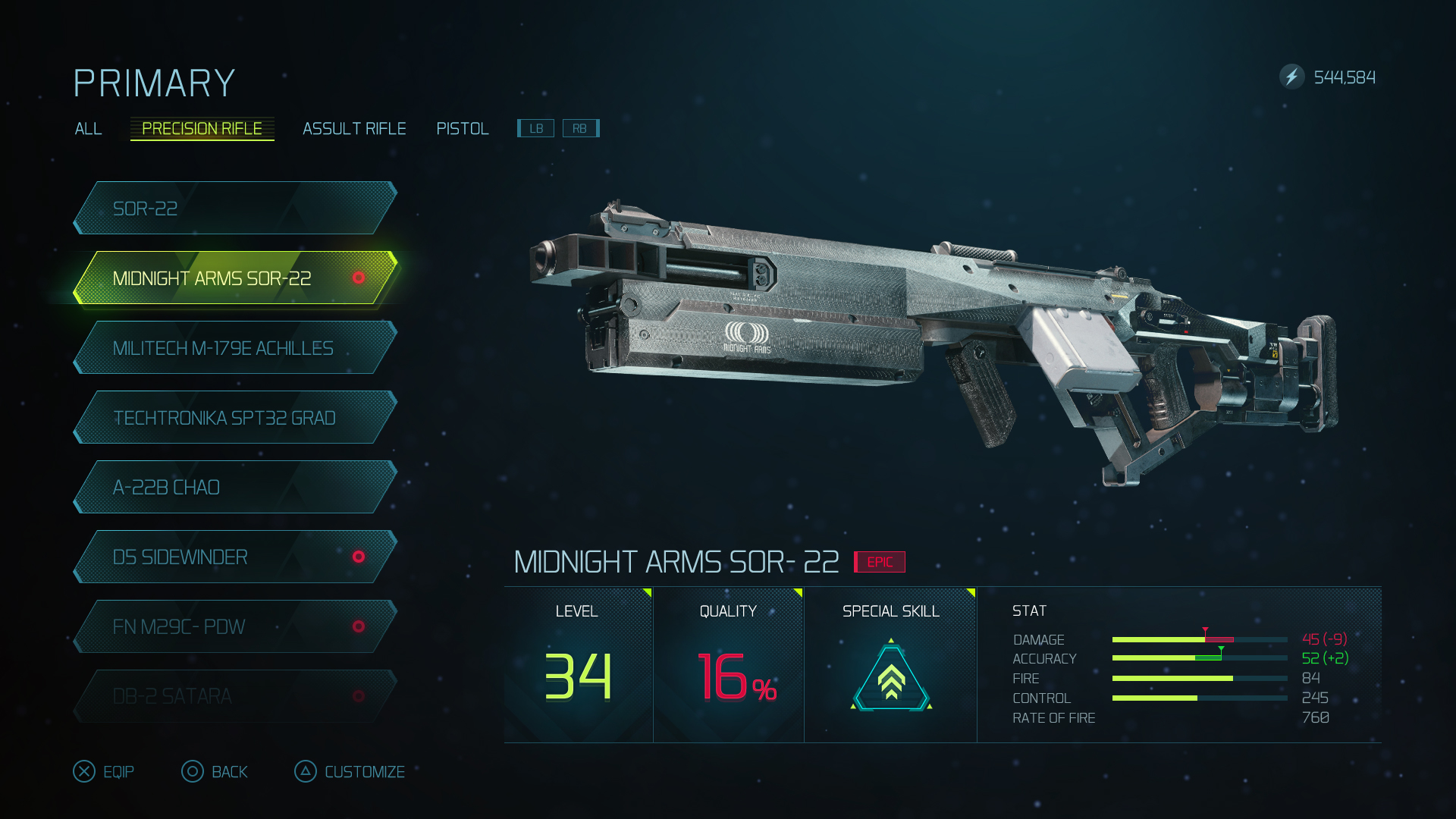
Task: Show the Pistol category
Action: [463, 129]
